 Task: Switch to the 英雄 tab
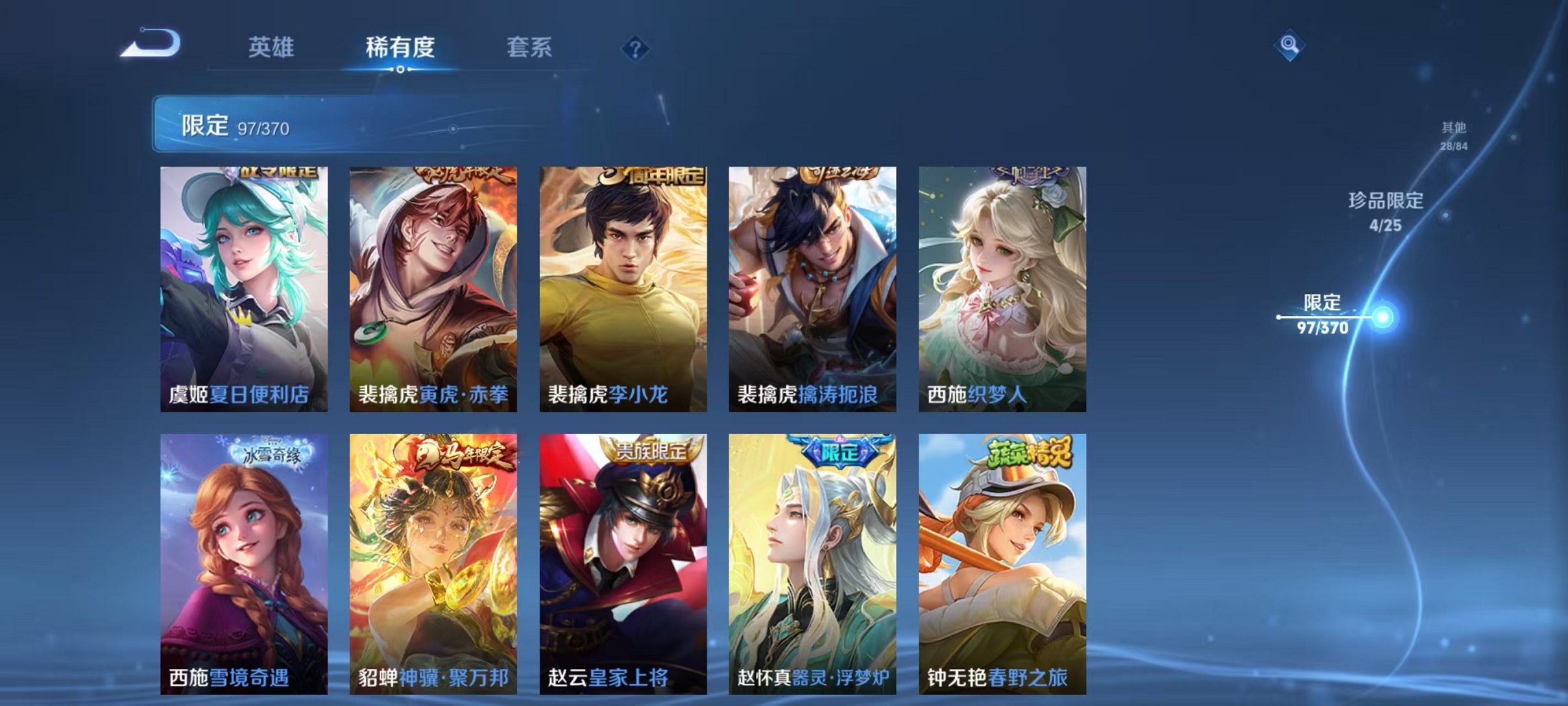point(273,47)
